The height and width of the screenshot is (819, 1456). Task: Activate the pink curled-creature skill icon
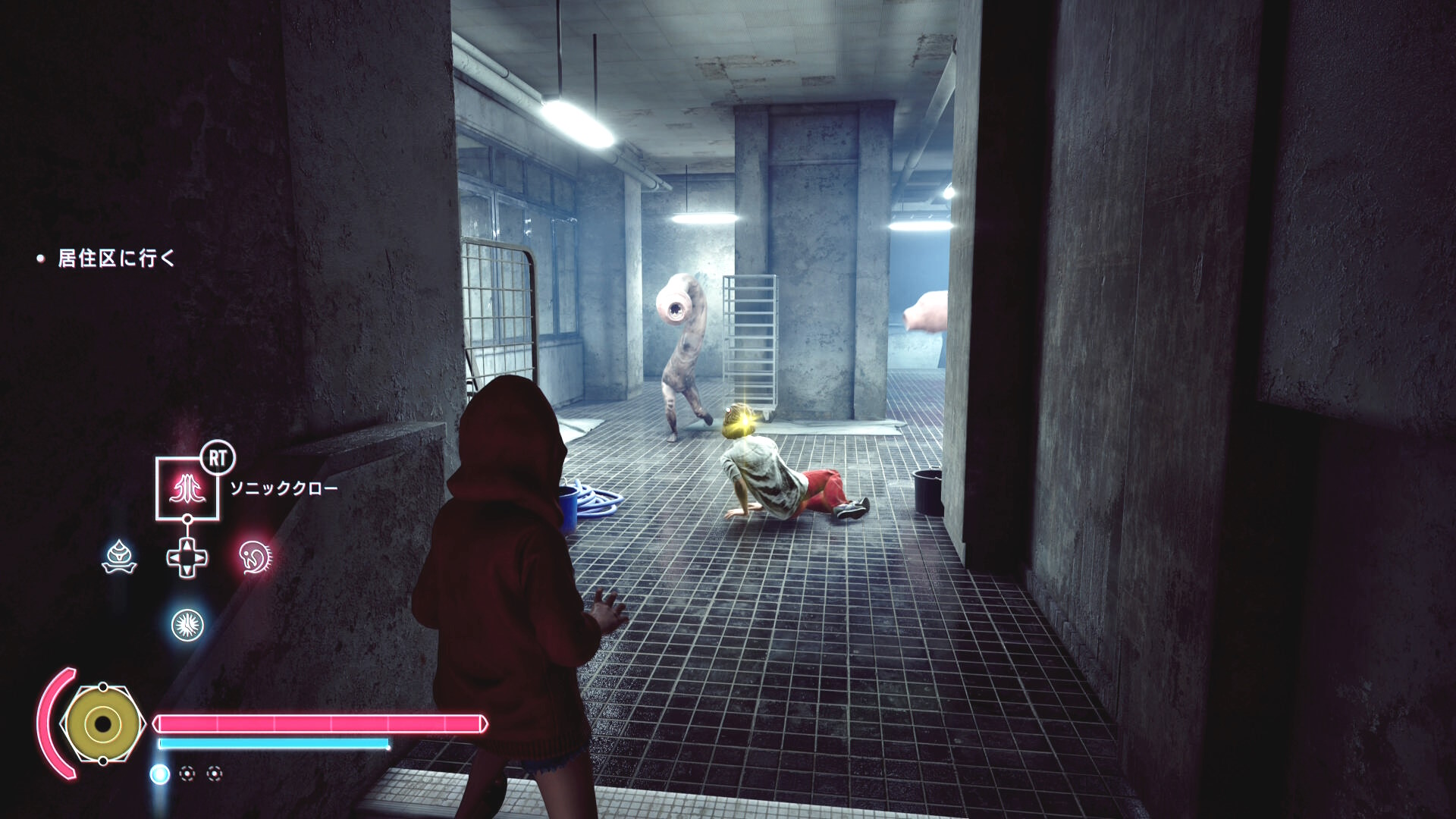[255, 557]
